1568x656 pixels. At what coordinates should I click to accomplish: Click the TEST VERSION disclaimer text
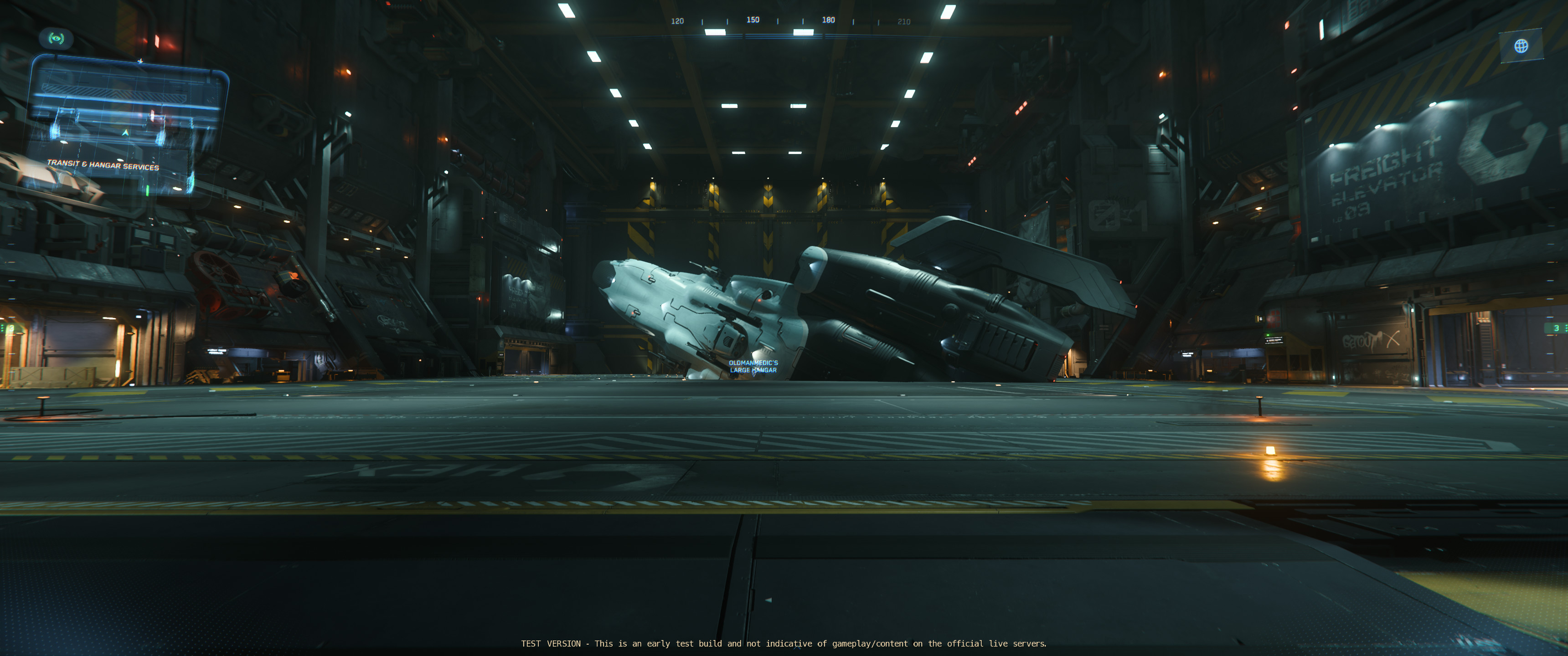pyautogui.click(x=784, y=643)
